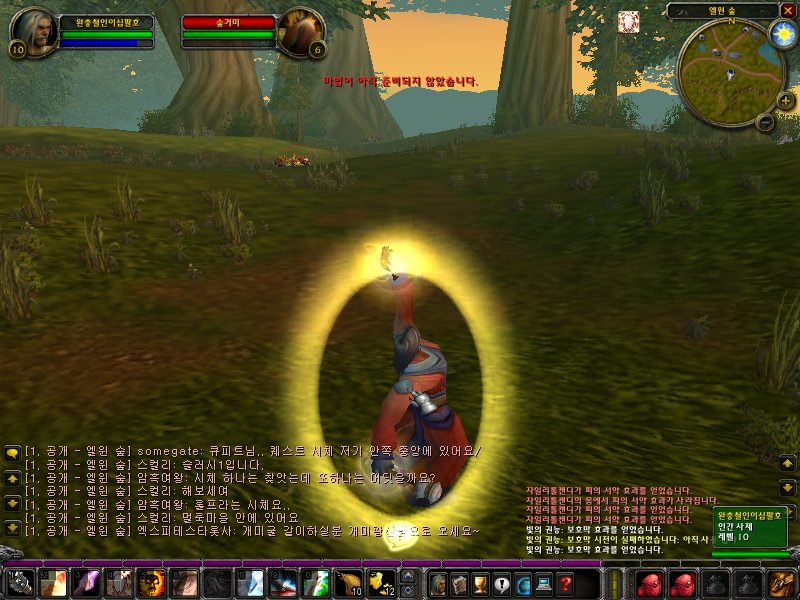The height and width of the screenshot is (600, 800).
Task: Zoom out the minimap with minus button
Action: (x=765, y=122)
